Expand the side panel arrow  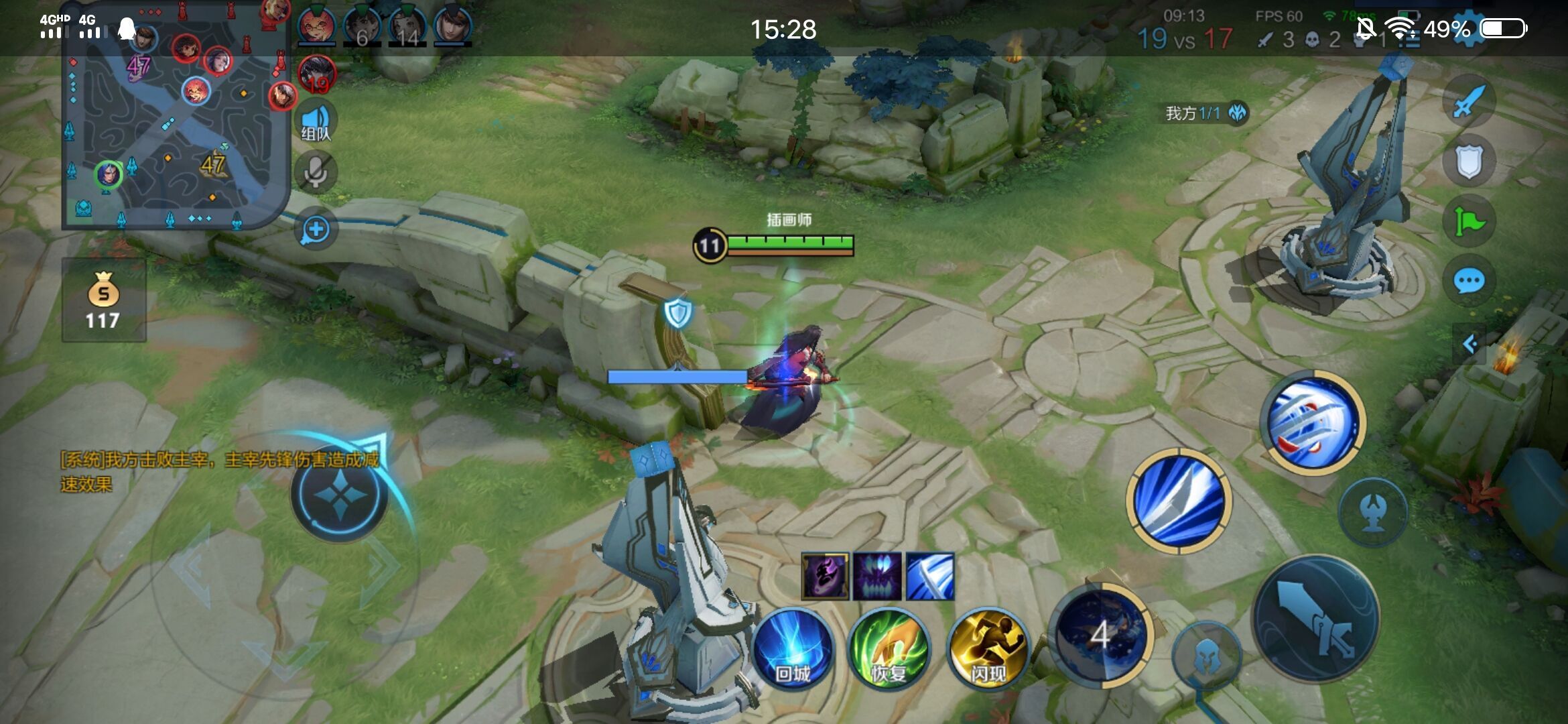click(x=1470, y=345)
